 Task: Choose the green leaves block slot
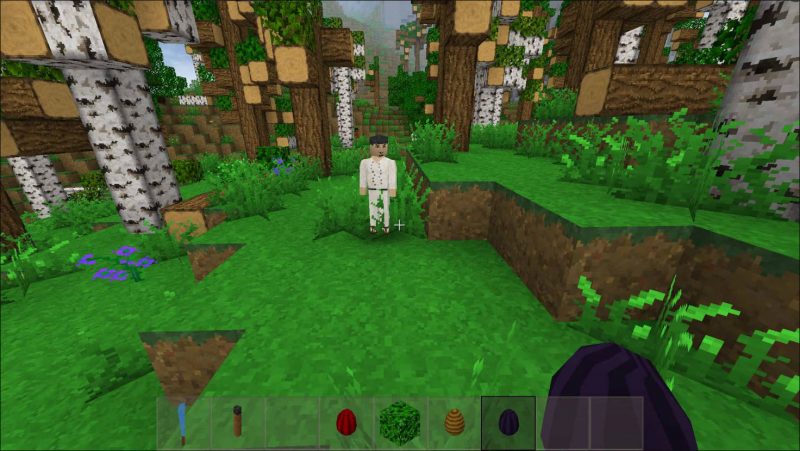pos(400,422)
